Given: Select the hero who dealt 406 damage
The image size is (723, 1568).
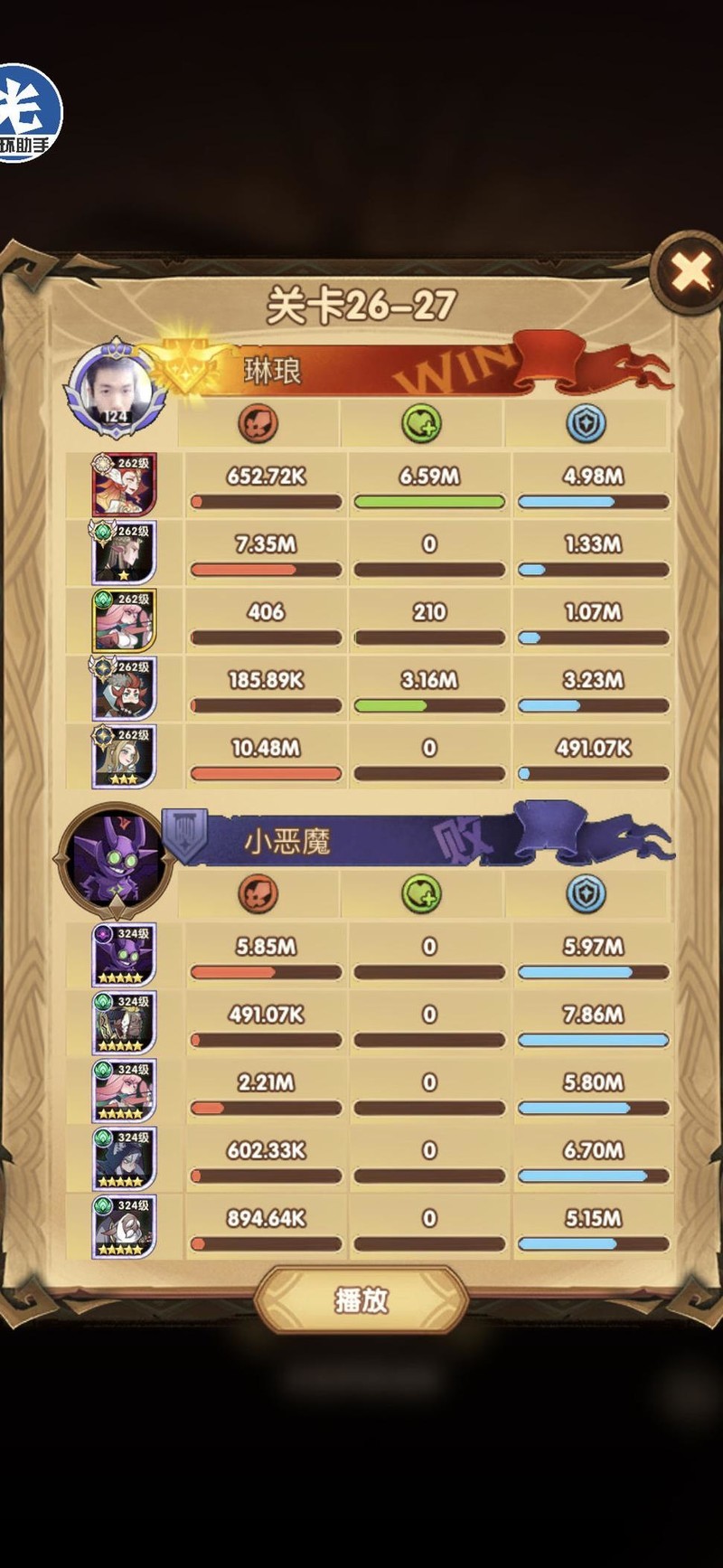Looking at the screenshot, I should point(125,620).
